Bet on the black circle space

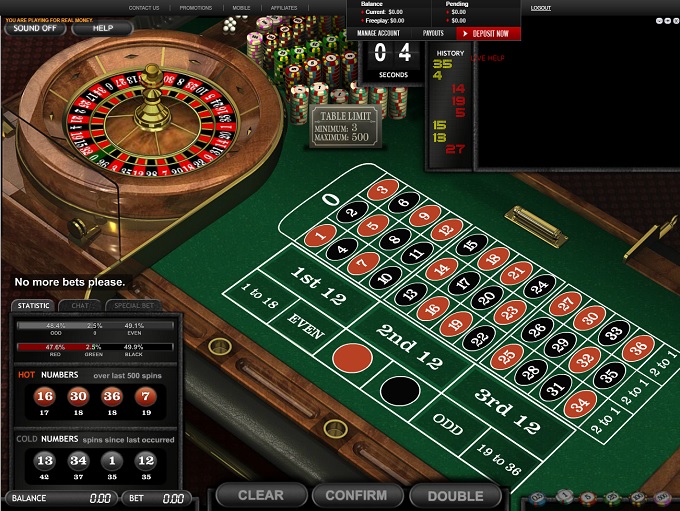(401, 389)
